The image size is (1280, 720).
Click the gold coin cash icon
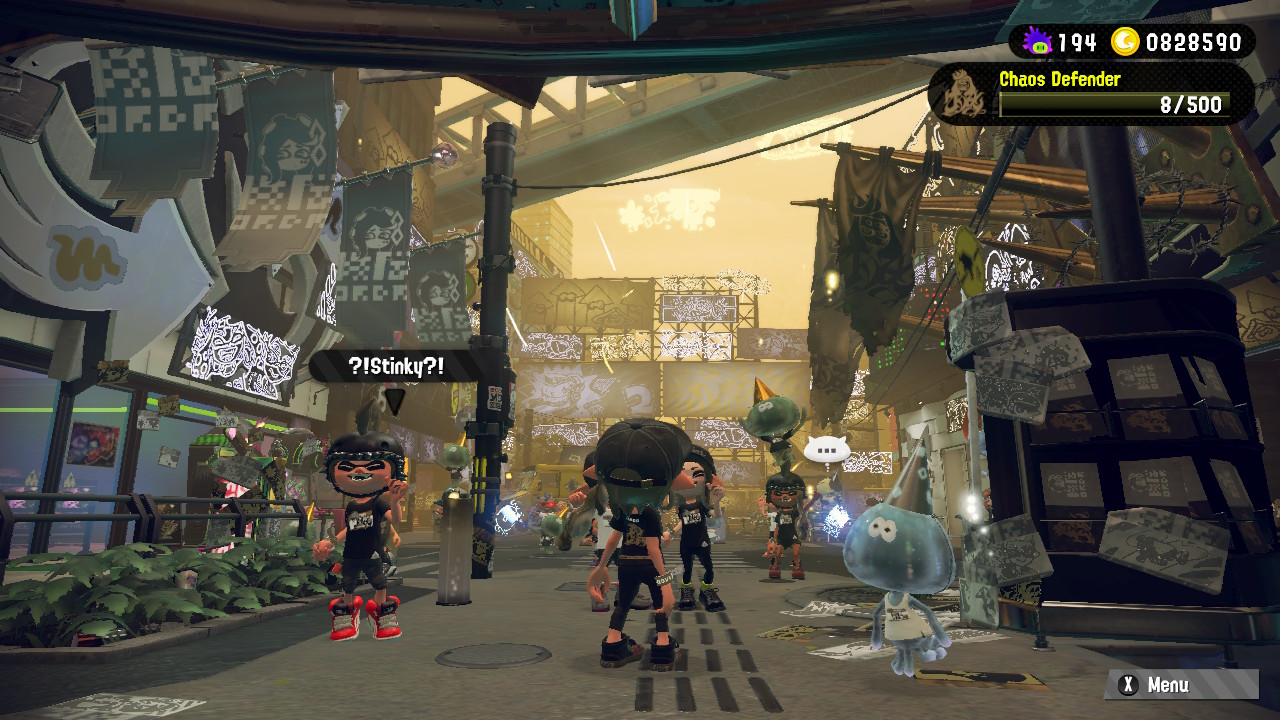pyautogui.click(x=1126, y=42)
